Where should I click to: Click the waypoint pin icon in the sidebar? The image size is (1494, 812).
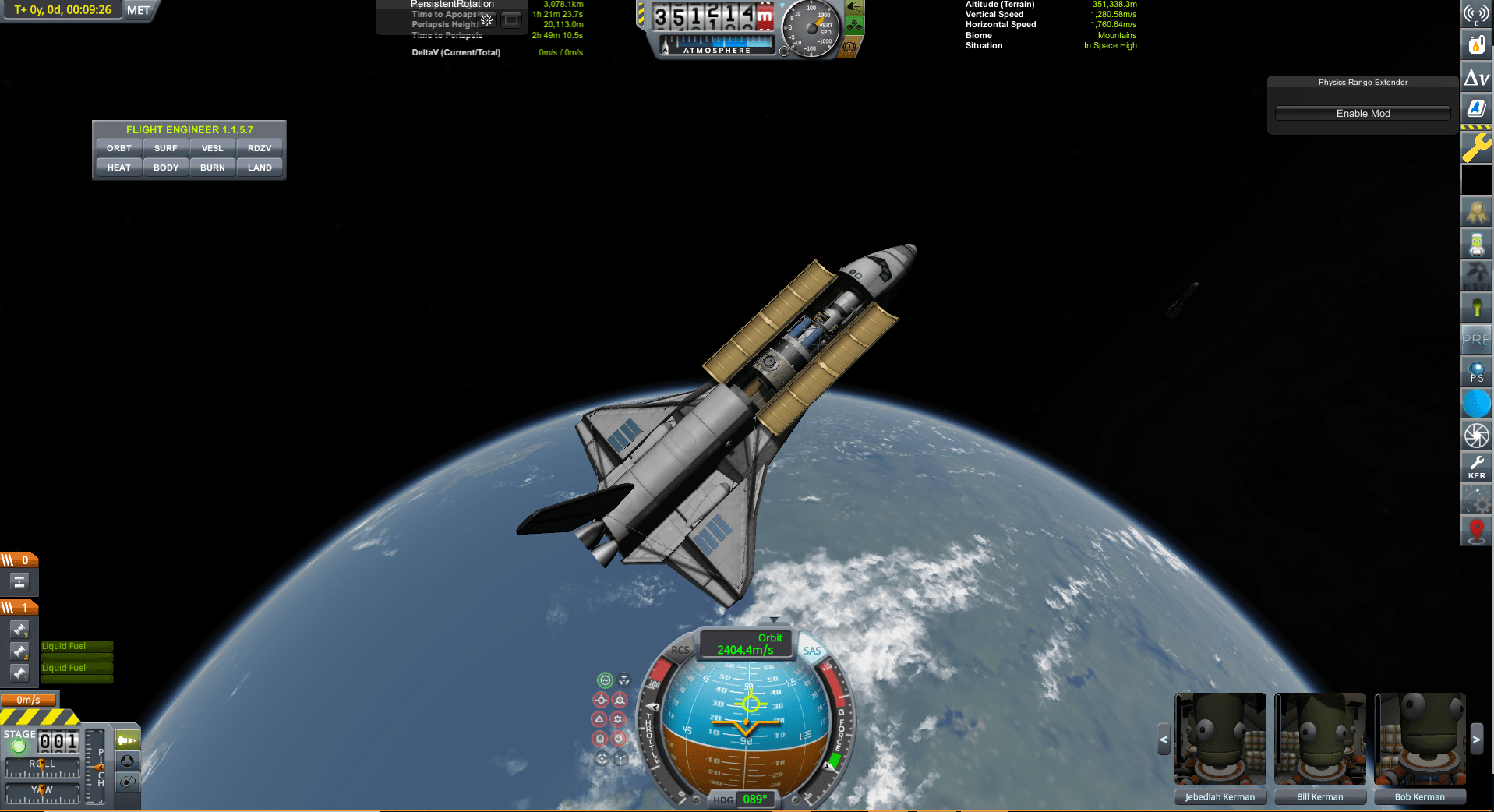(1476, 531)
